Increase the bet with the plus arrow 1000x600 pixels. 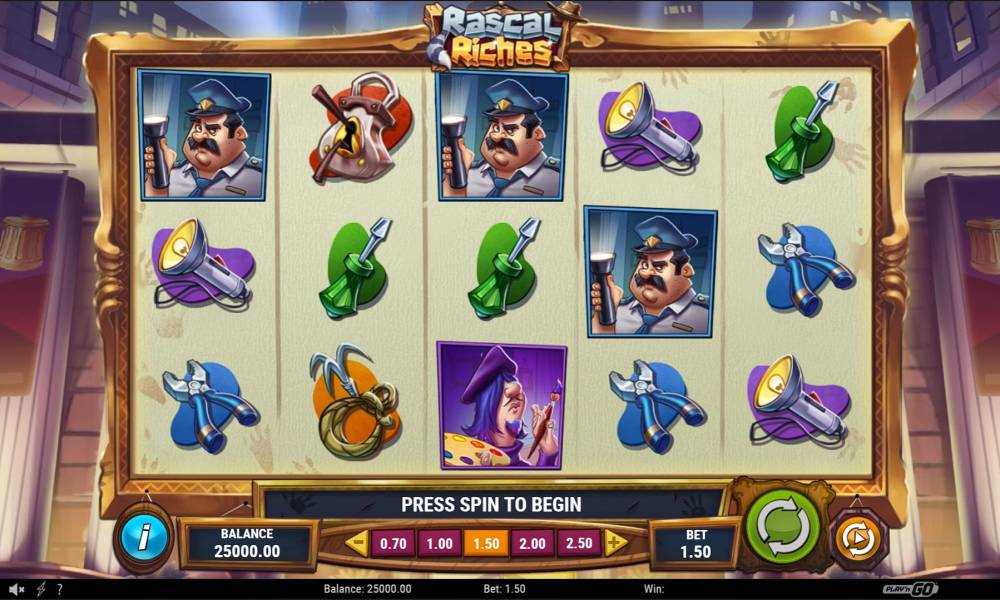tap(615, 543)
